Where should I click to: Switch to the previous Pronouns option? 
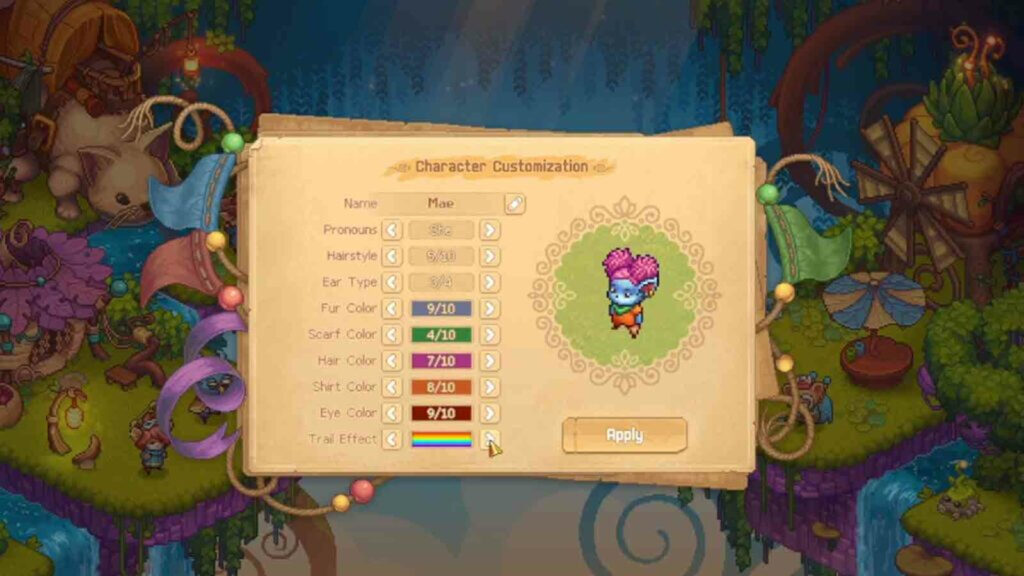point(392,230)
